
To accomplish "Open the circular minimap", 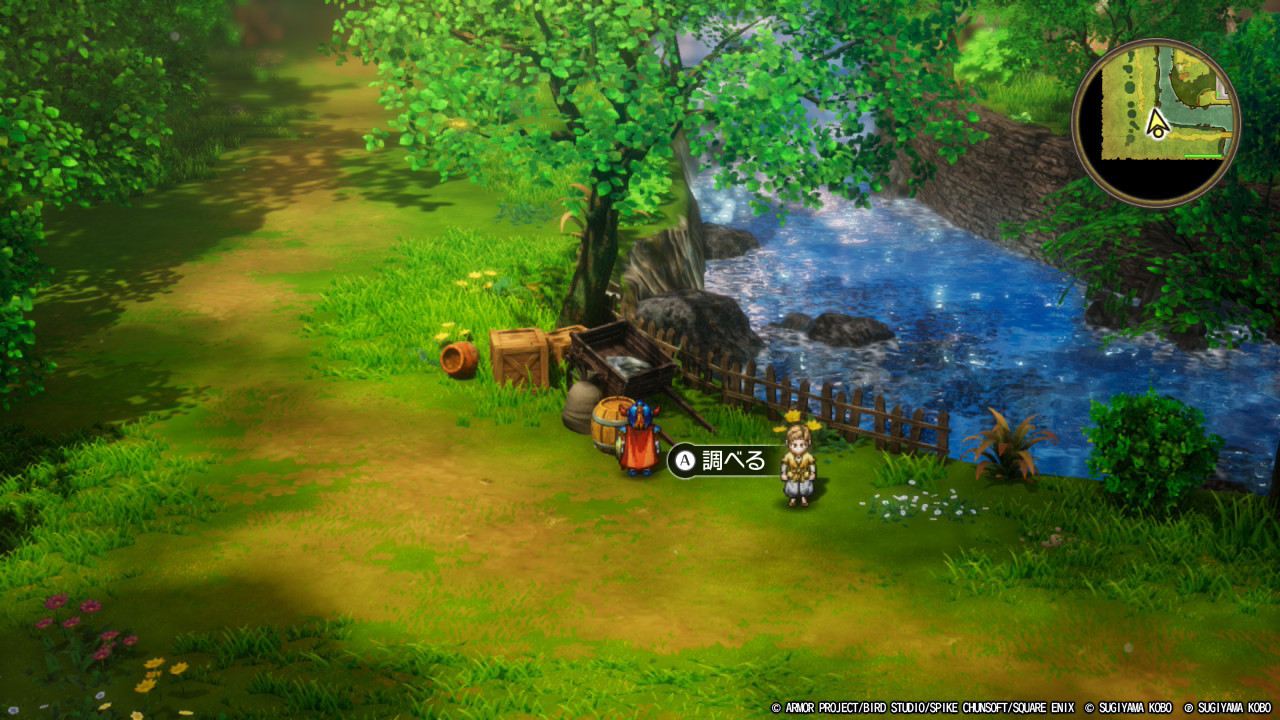I will (1156, 123).
